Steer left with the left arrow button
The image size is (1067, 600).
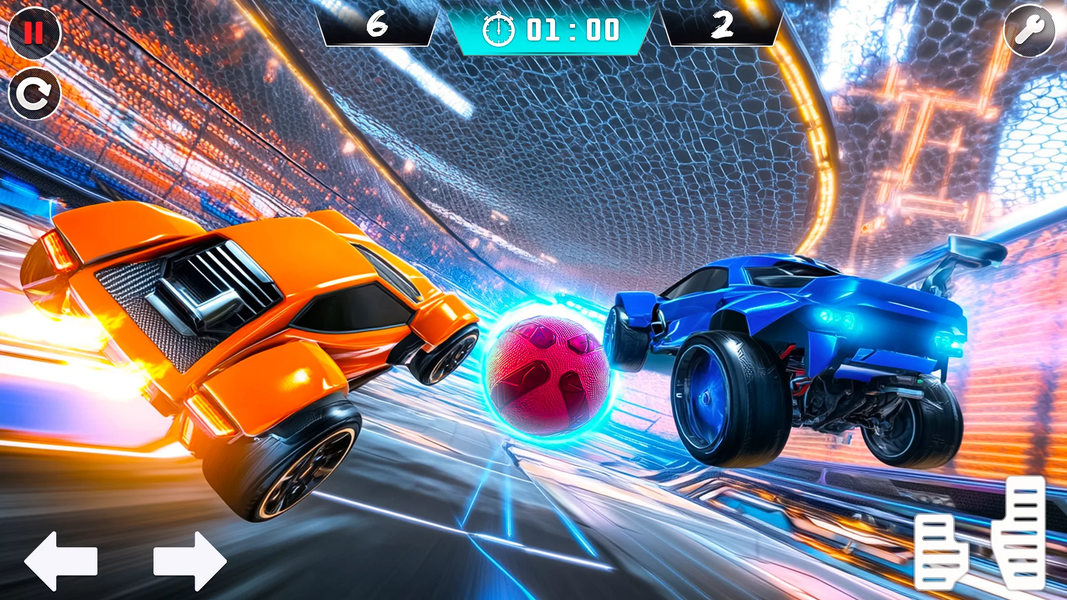pyautogui.click(x=60, y=561)
